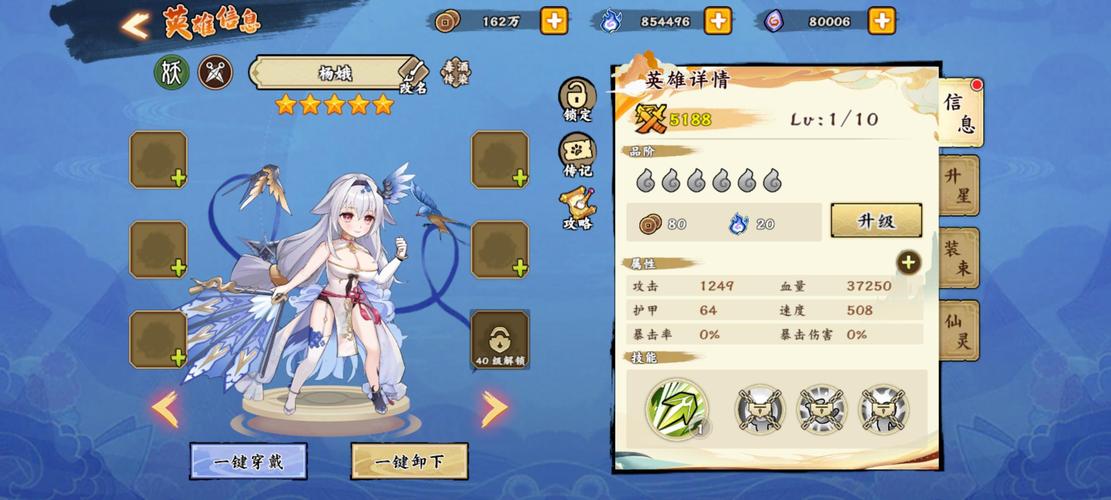The image size is (1111, 500).
Task: Open the 仙灵 spirit tab
Action: [x=958, y=331]
